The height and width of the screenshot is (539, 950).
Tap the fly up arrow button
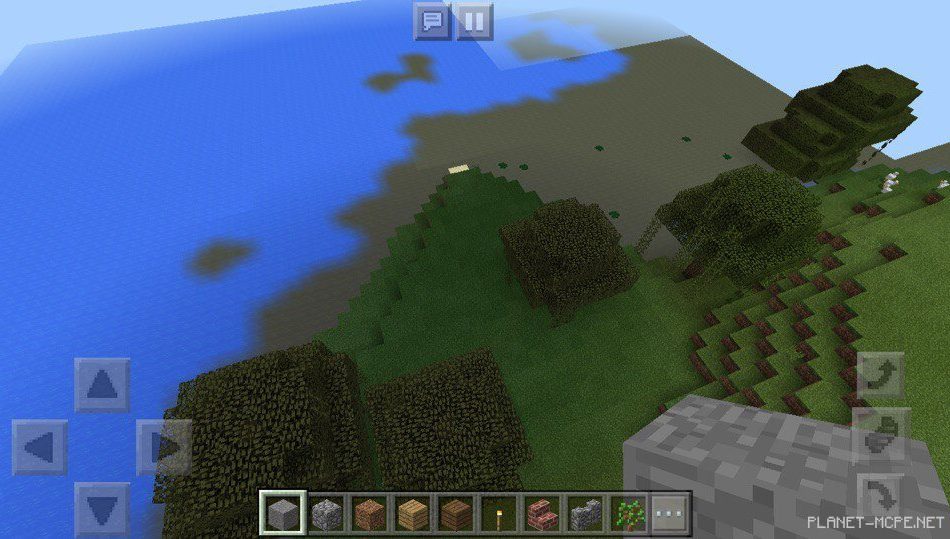point(881,376)
